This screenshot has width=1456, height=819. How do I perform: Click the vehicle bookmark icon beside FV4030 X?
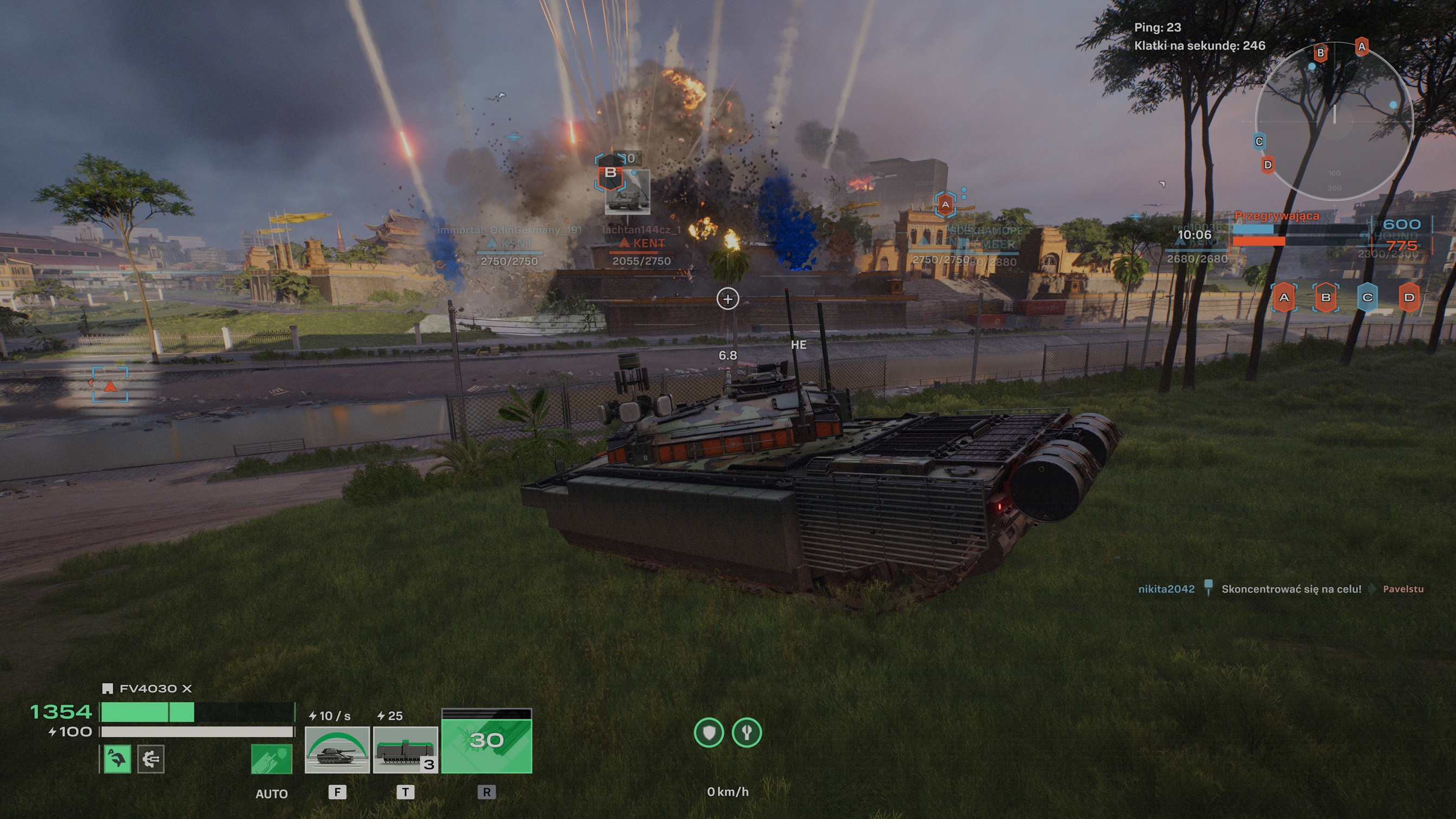[x=108, y=689]
